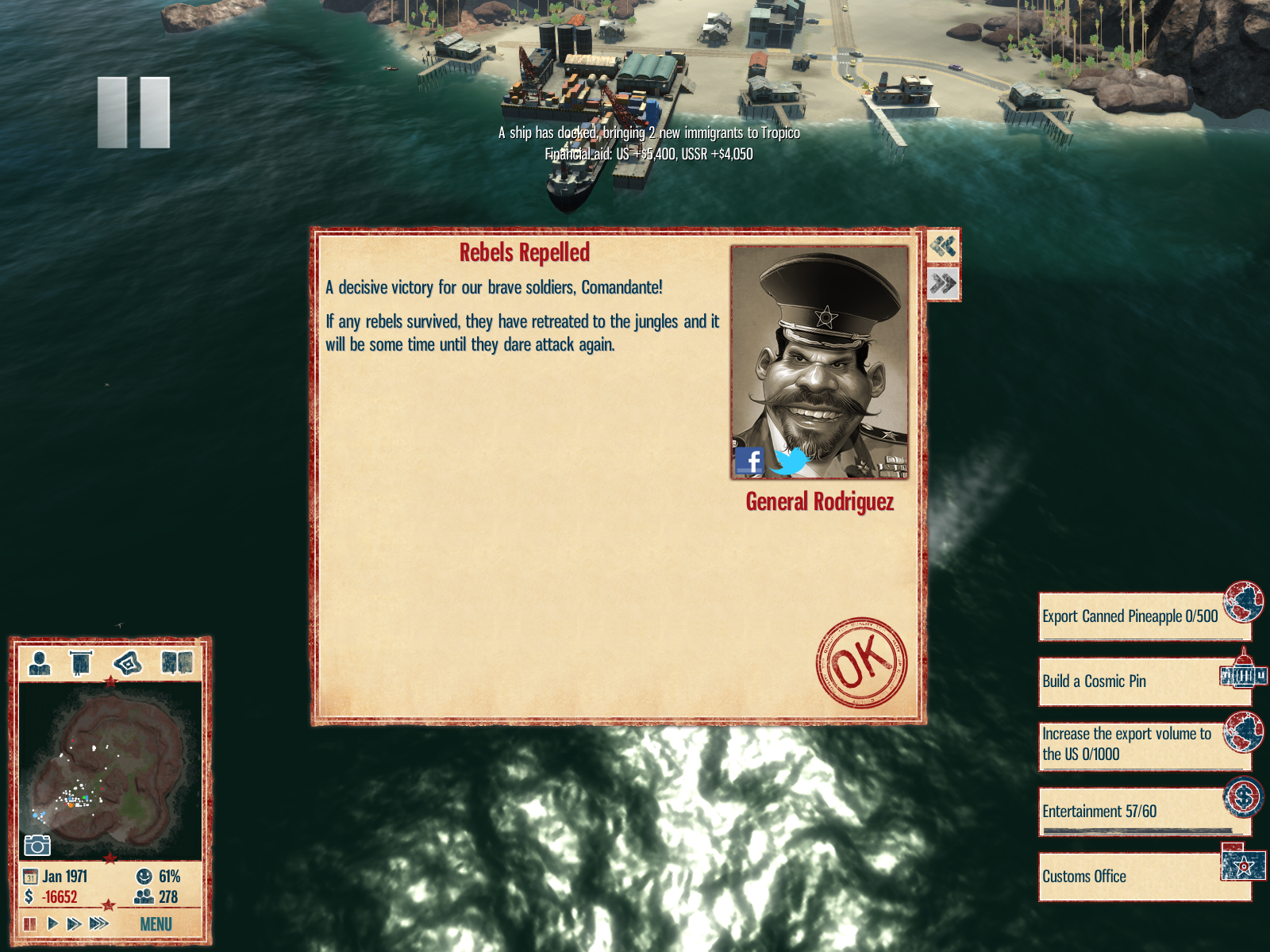Share the message on Twitter
Image resolution: width=1270 pixels, height=952 pixels.
pos(790,461)
